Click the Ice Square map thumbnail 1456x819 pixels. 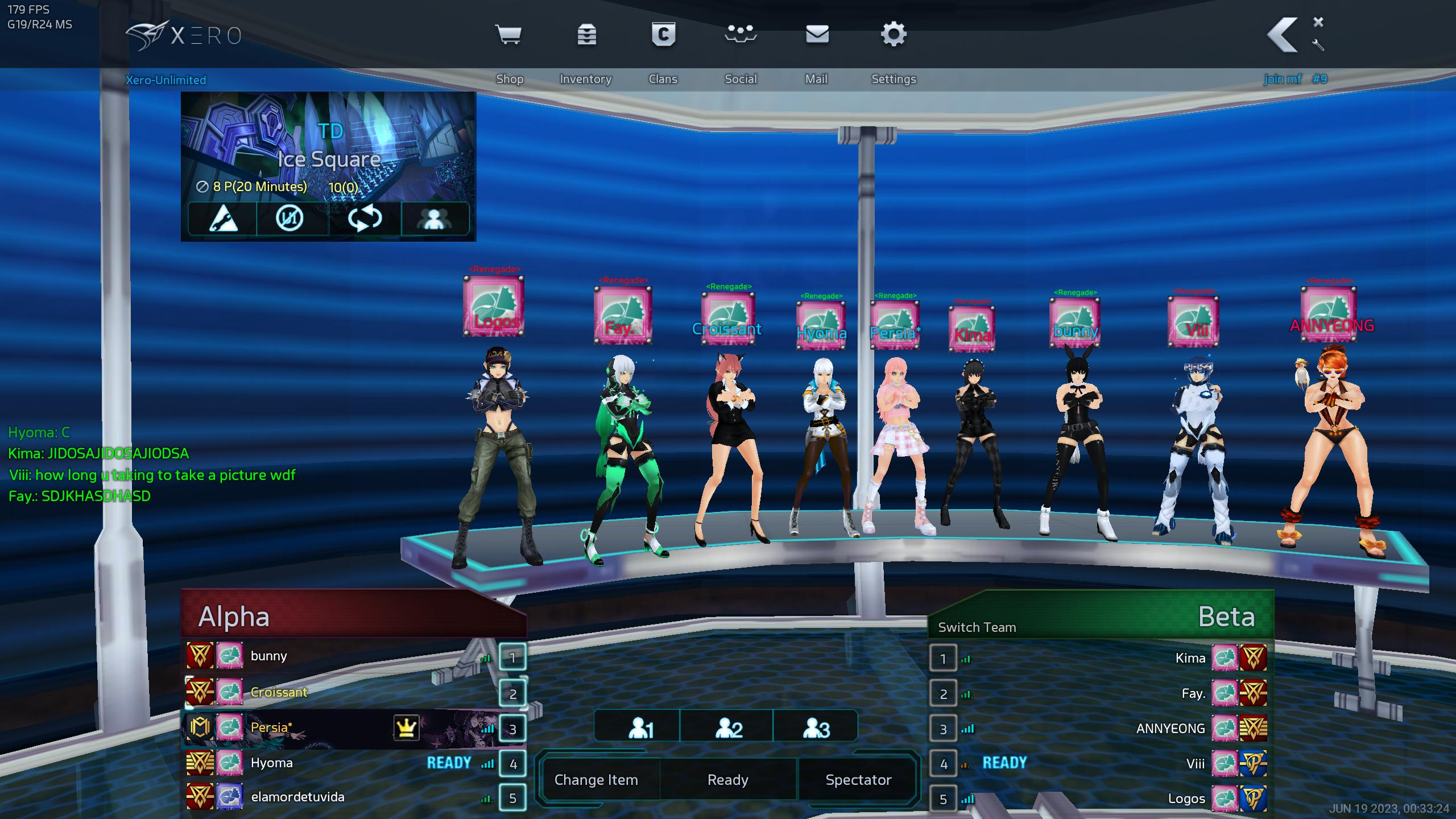(x=328, y=148)
